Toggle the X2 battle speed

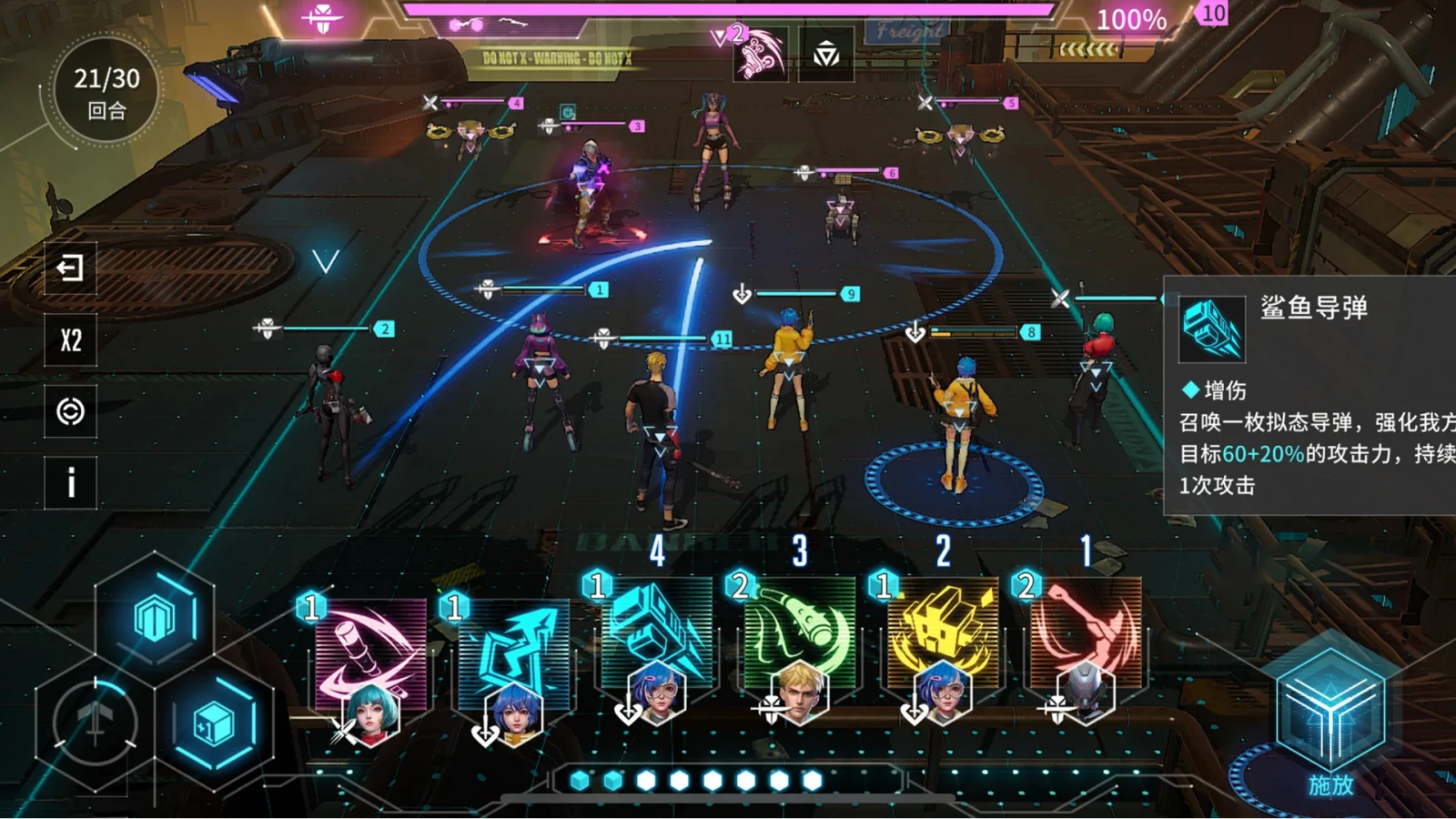click(x=70, y=340)
